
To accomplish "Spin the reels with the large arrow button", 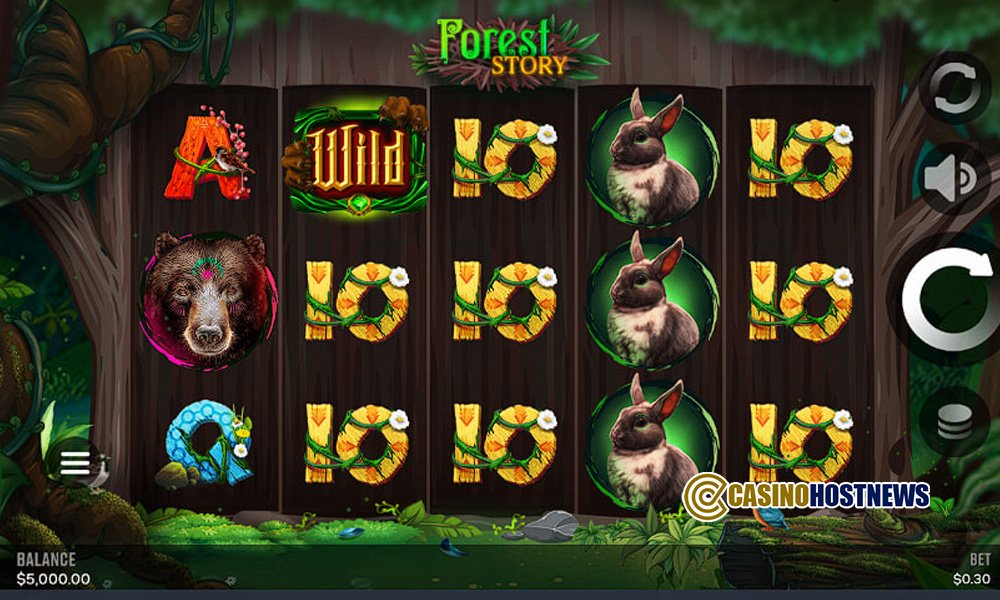I will (x=950, y=299).
